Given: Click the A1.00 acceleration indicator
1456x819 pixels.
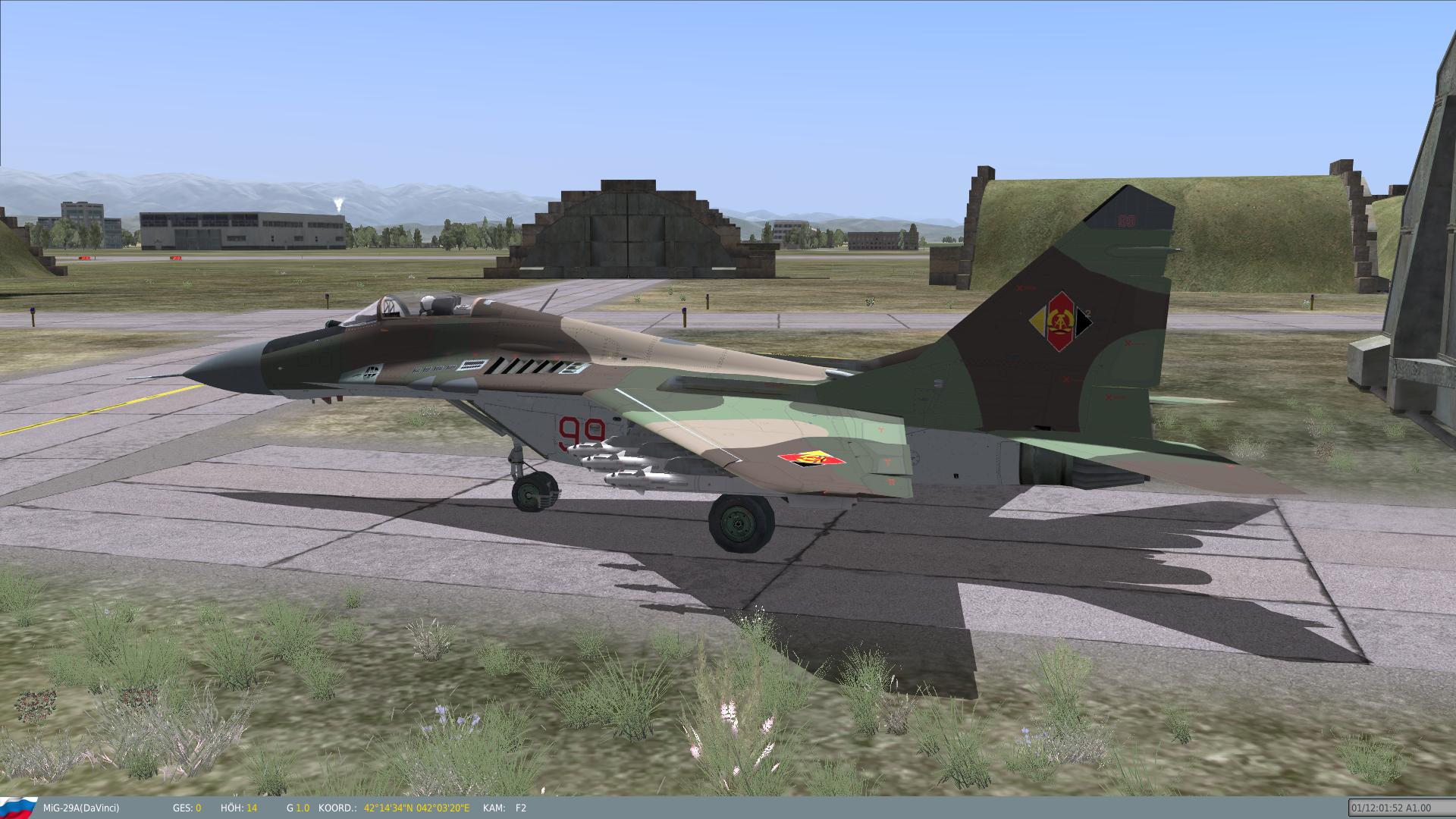Looking at the screenshot, I should (x=1420, y=808).
